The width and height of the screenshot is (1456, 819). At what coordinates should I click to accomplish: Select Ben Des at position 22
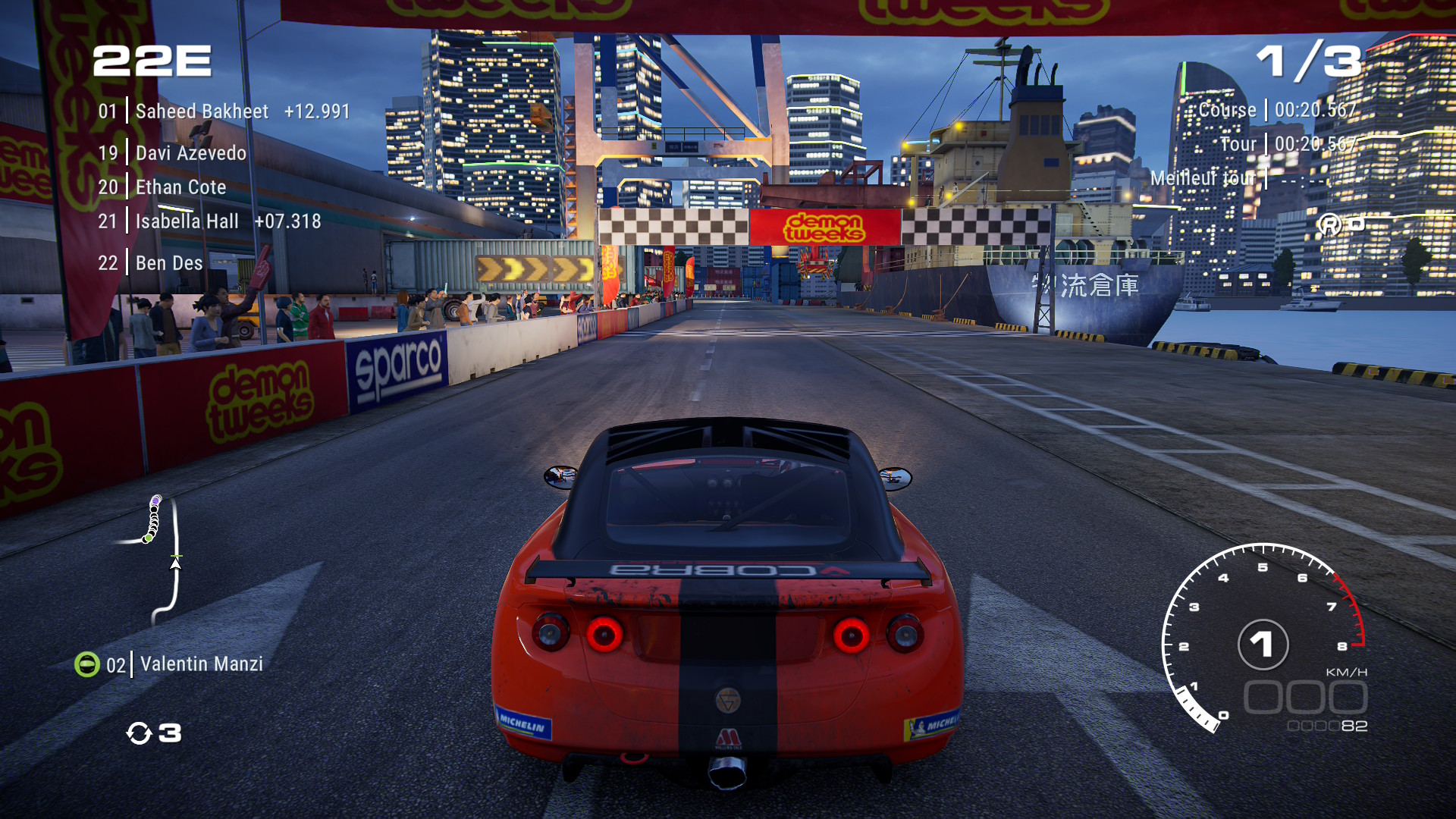point(168,262)
